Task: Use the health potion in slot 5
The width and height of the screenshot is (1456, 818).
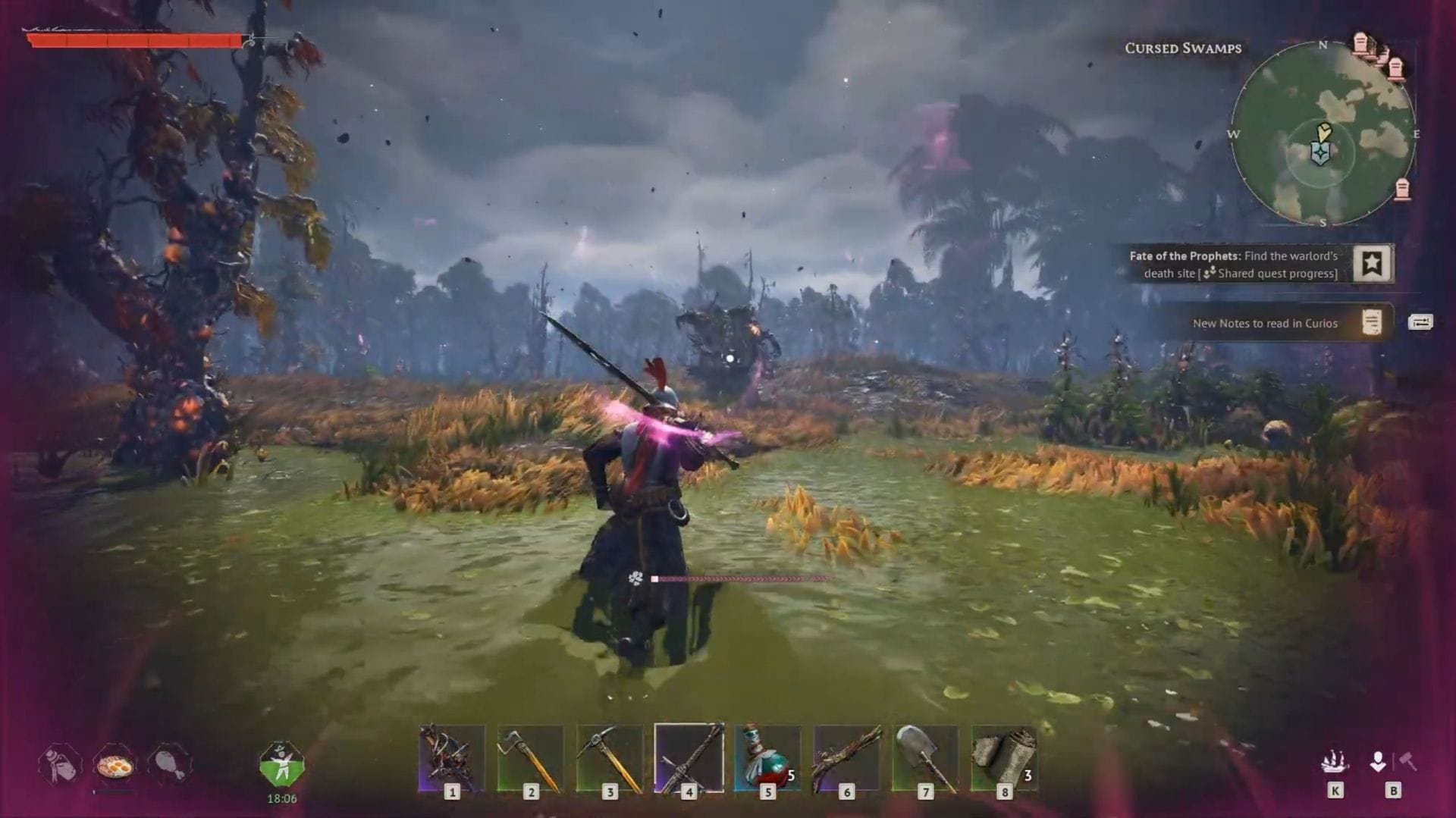Action: (770, 758)
